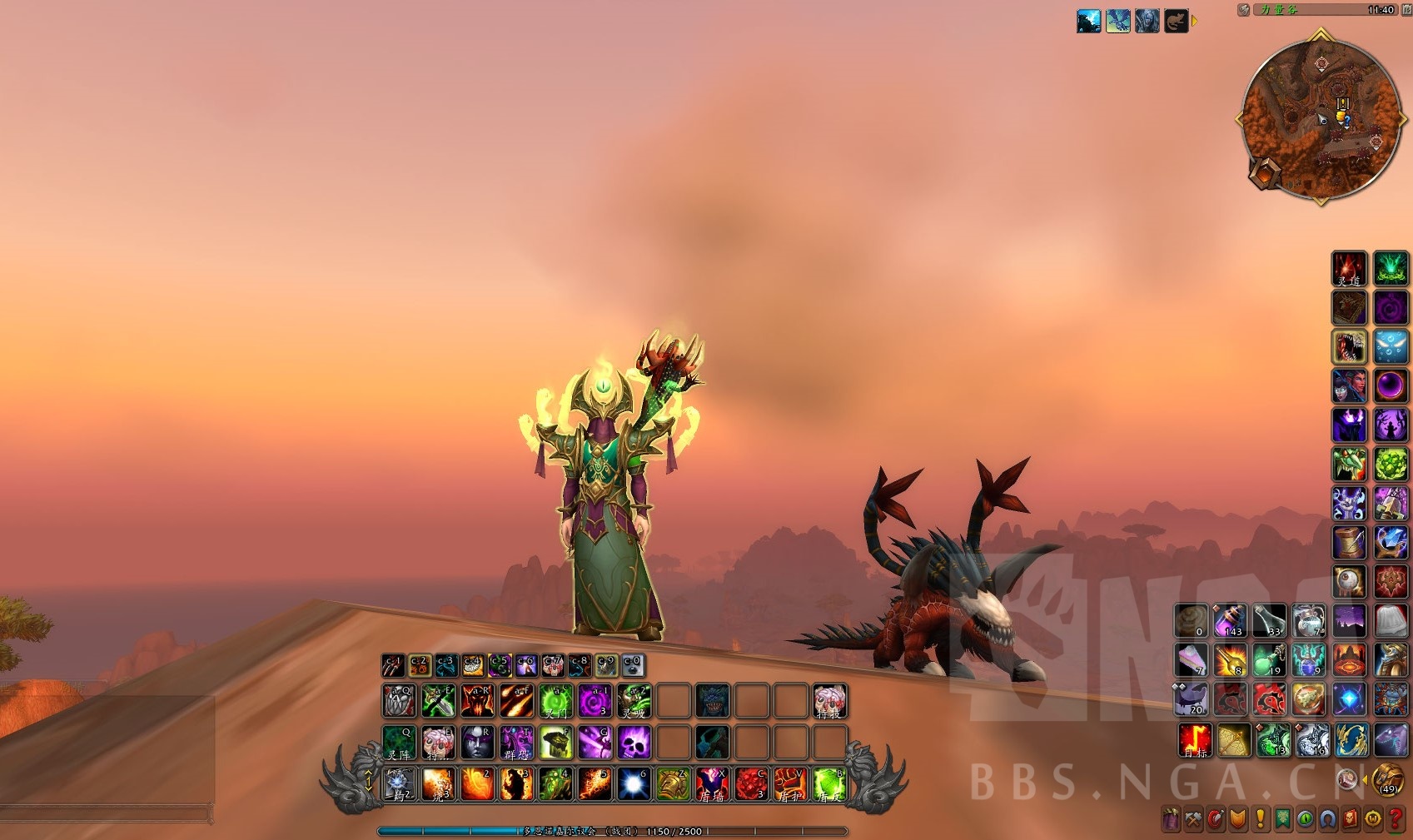Cast the green 灵门 portal ability

pos(555,702)
